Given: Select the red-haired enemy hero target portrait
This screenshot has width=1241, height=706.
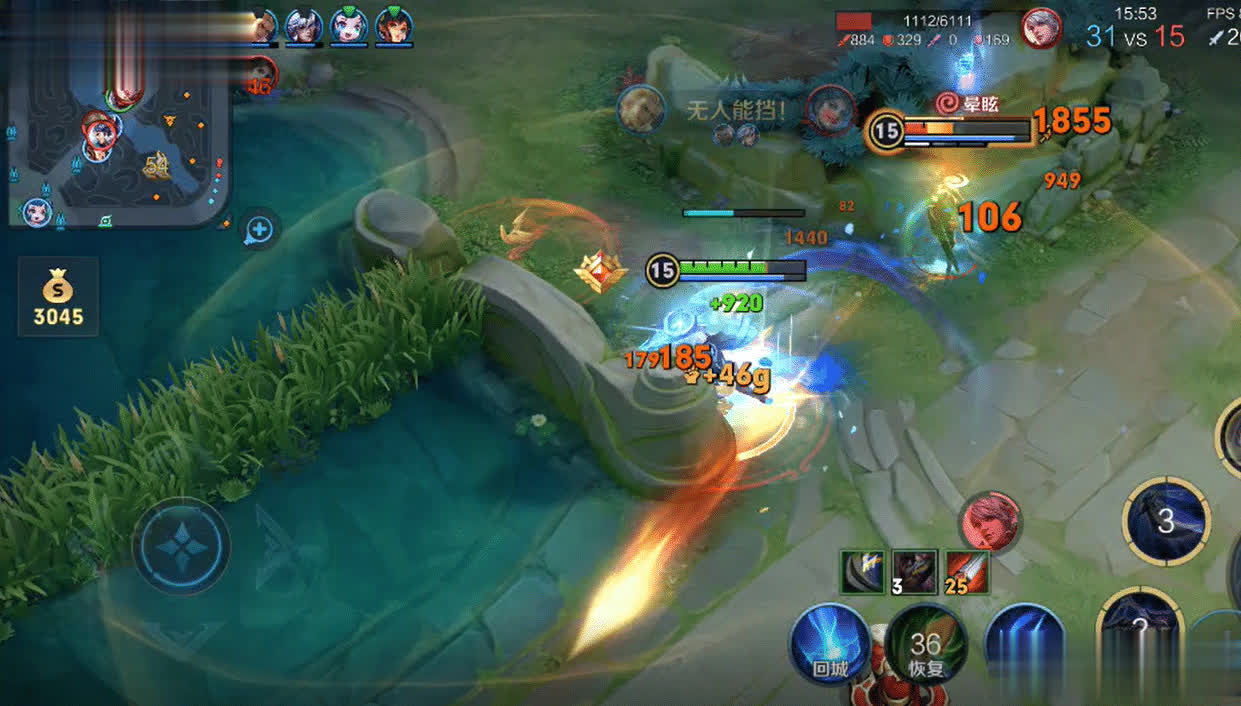Looking at the screenshot, I should (x=989, y=521).
